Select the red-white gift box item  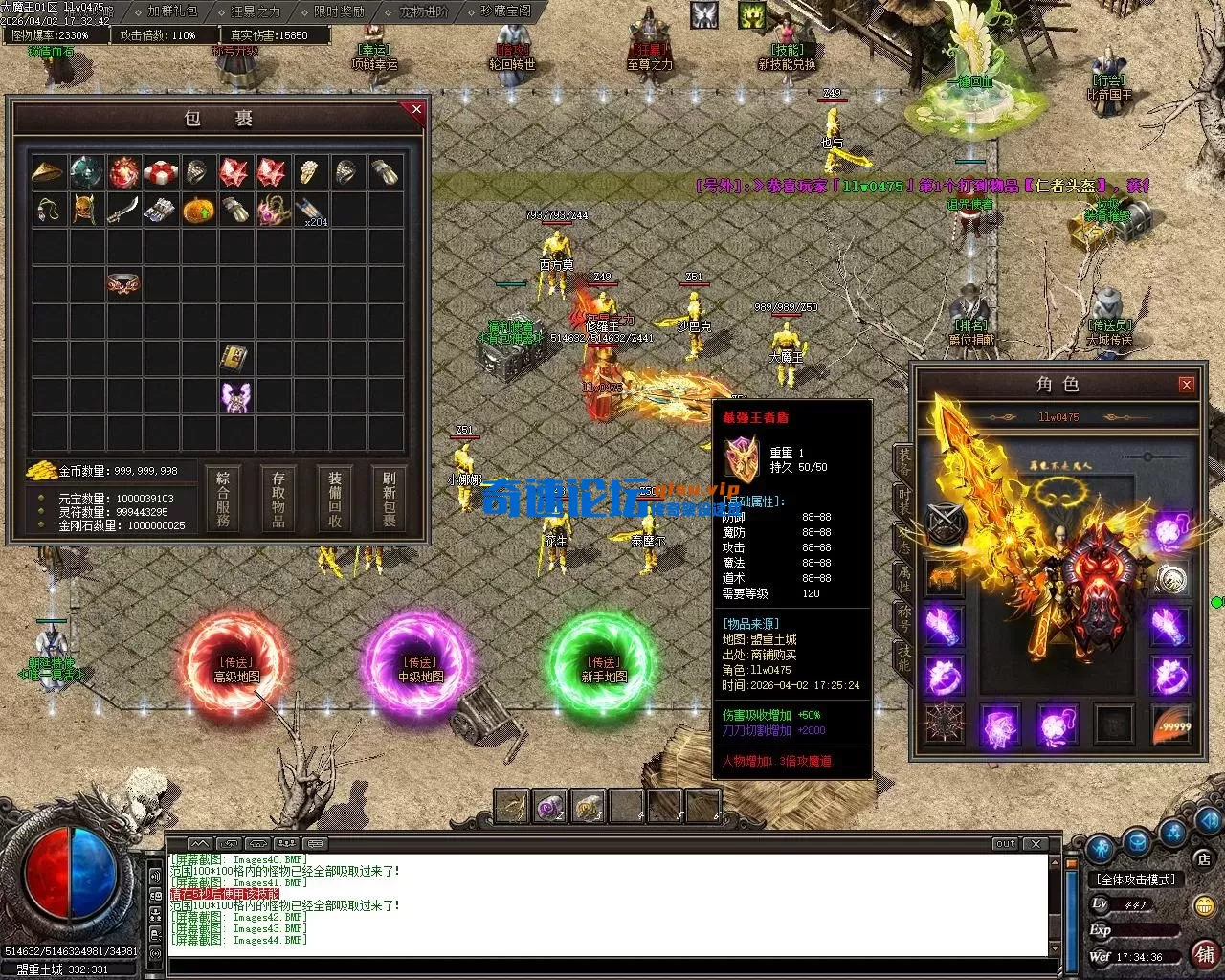click(161, 172)
